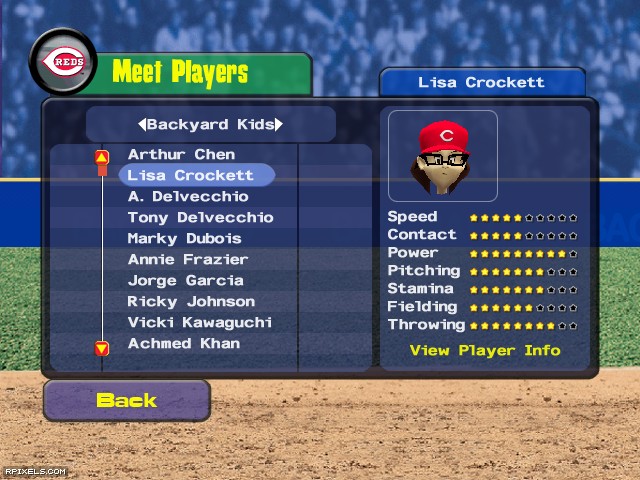Click the scroll up arrow of player list
The height and width of the screenshot is (480, 640).
point(102,157)
